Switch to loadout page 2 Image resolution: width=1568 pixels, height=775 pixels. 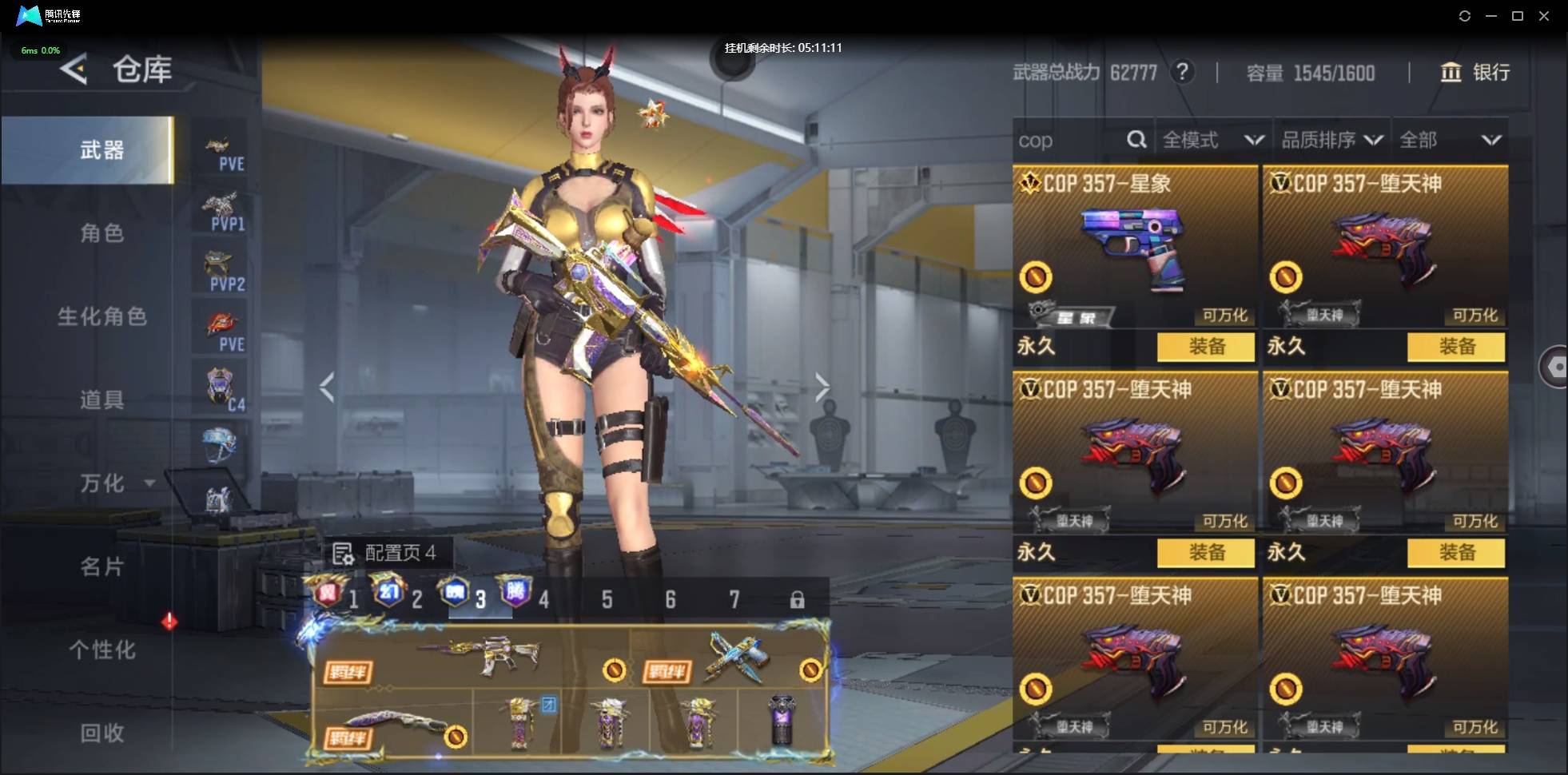(x=400, y=597)
